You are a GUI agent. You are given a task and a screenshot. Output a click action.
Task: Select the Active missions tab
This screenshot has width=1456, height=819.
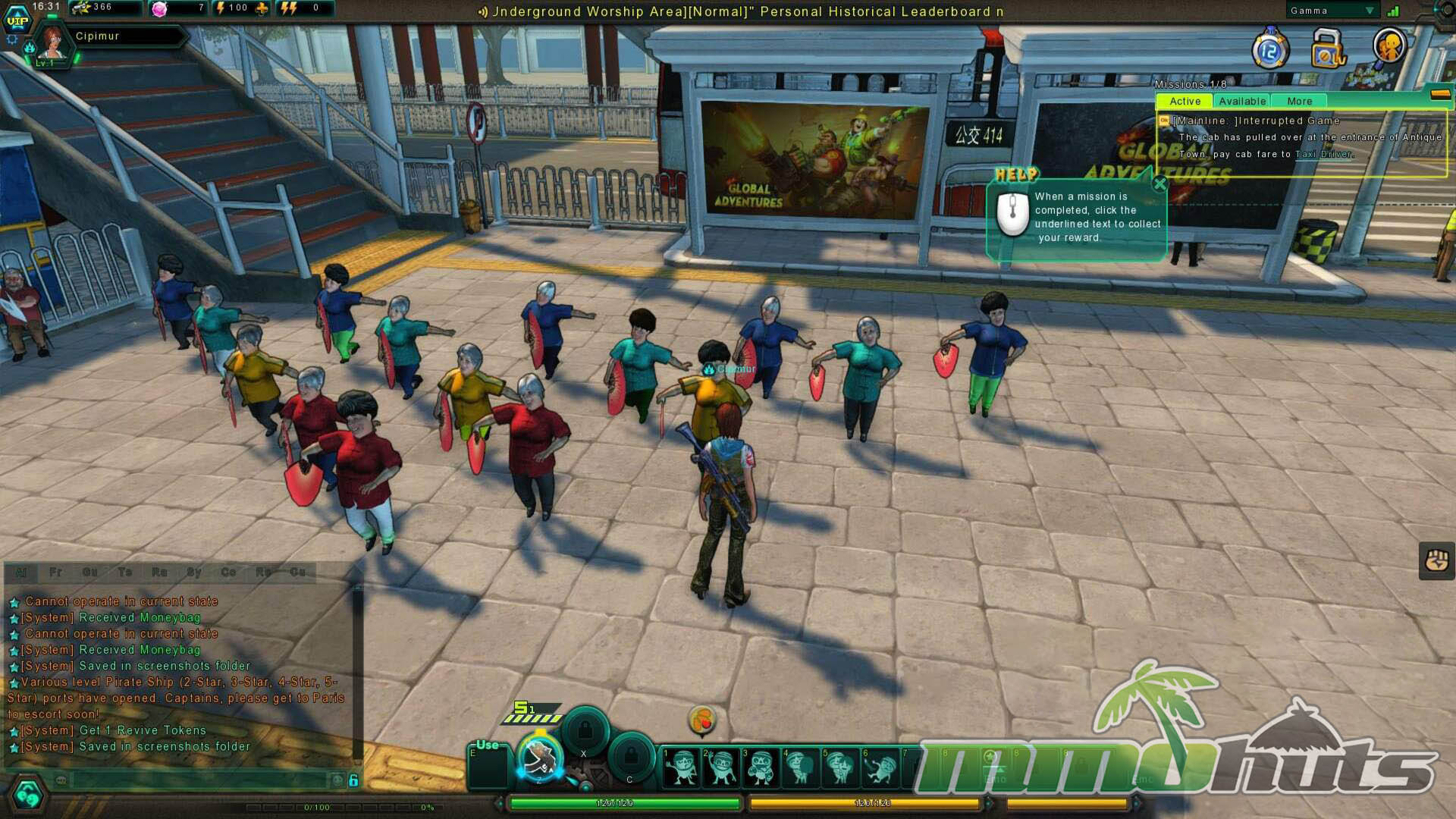point(1185,101)
